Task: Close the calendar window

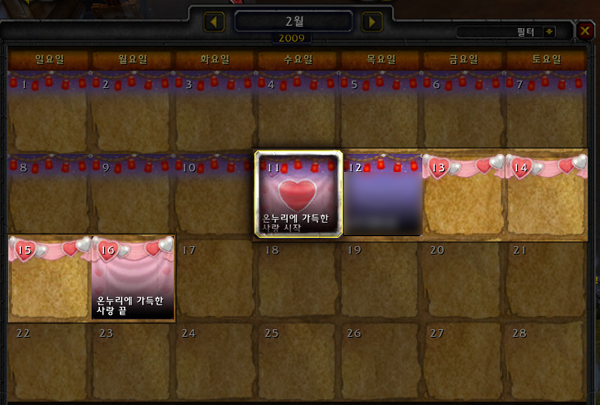Action: click(x=585, y=31)
